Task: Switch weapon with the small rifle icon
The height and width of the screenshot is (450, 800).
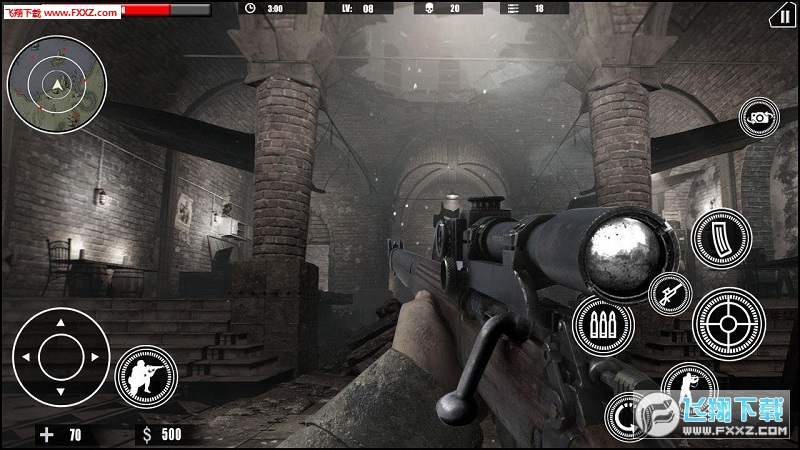Action: tap(669, 292)
